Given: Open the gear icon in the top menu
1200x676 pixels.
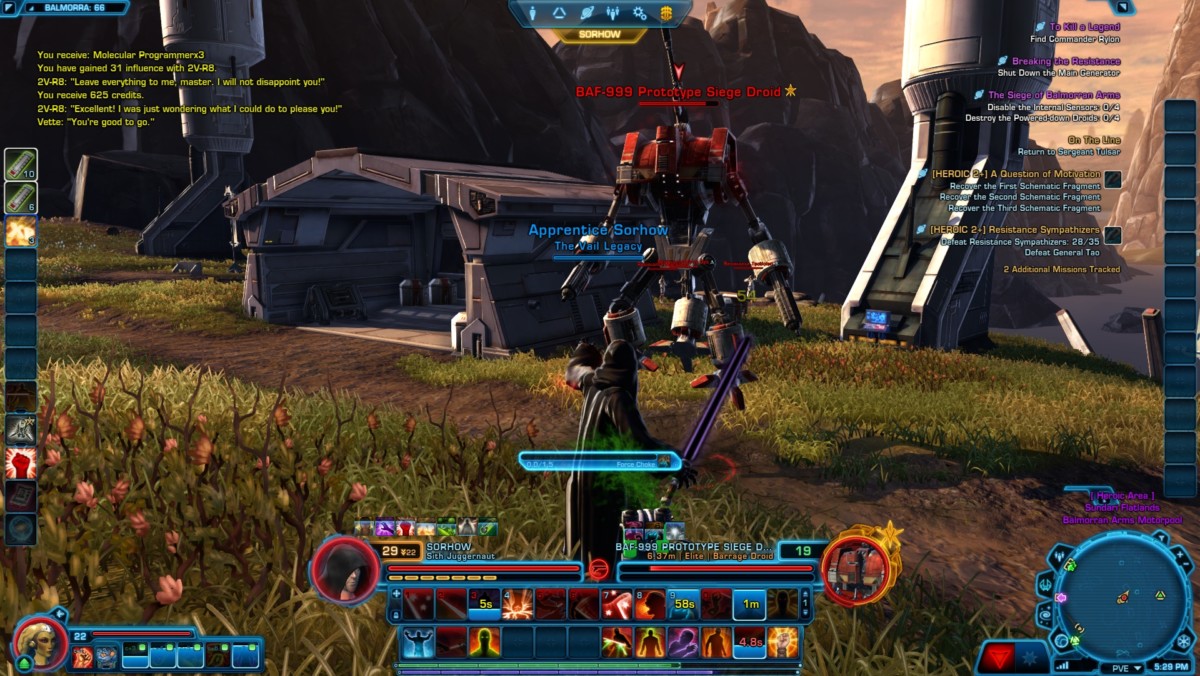Looking at the screenshot, I should point(639,14).
